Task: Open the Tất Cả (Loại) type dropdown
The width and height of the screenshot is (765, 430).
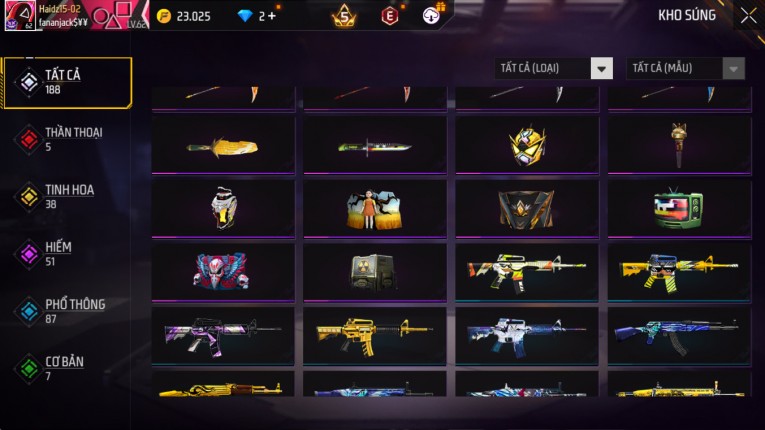Action: (554, 68)
